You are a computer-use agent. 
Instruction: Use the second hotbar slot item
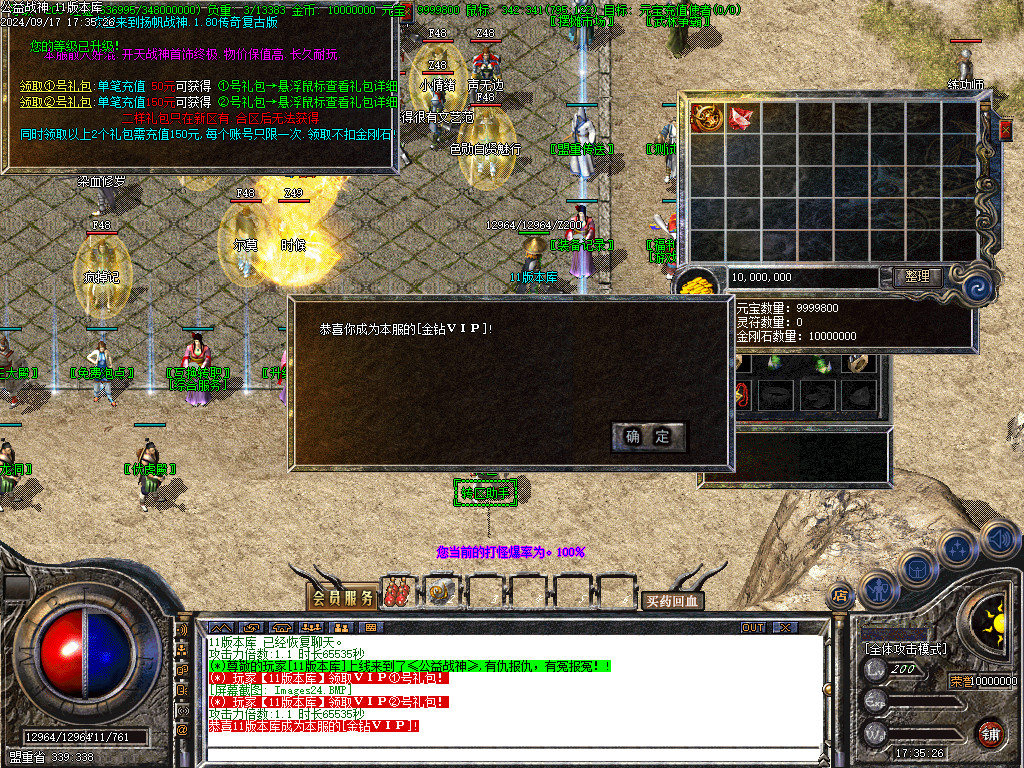[441, 594]
